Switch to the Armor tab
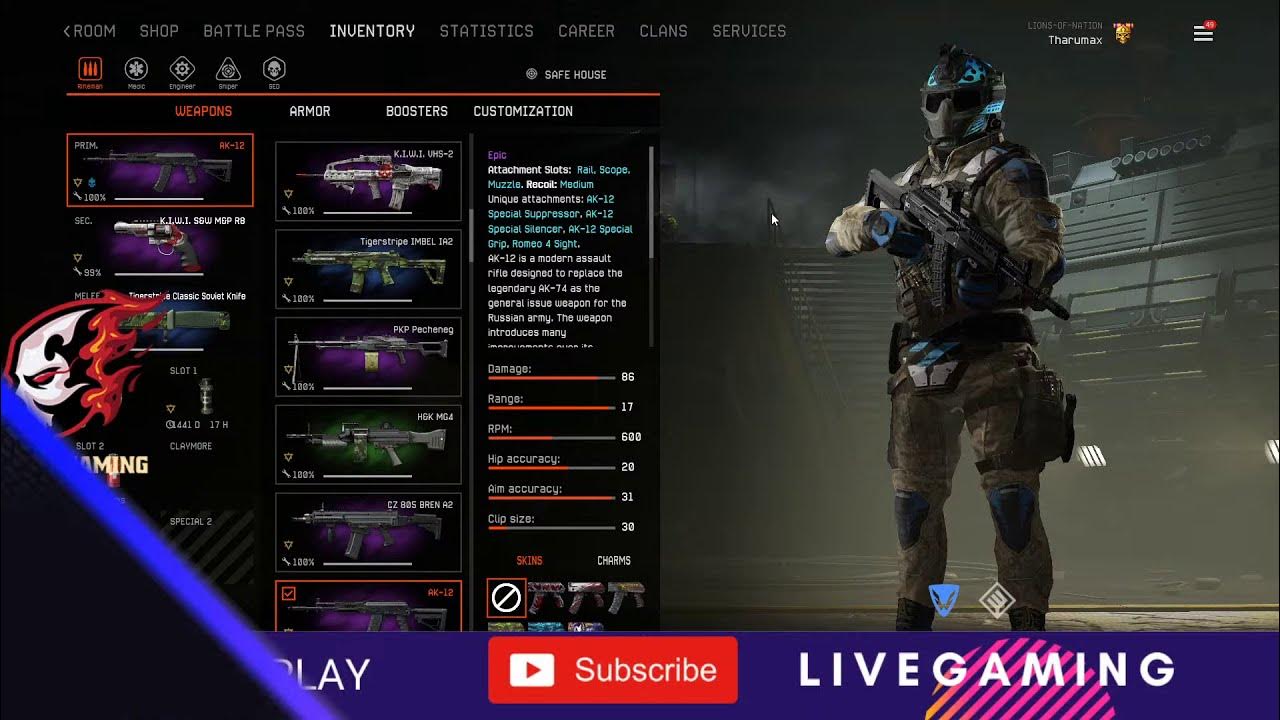This screenshot has width=1280, height=720. 310,111
